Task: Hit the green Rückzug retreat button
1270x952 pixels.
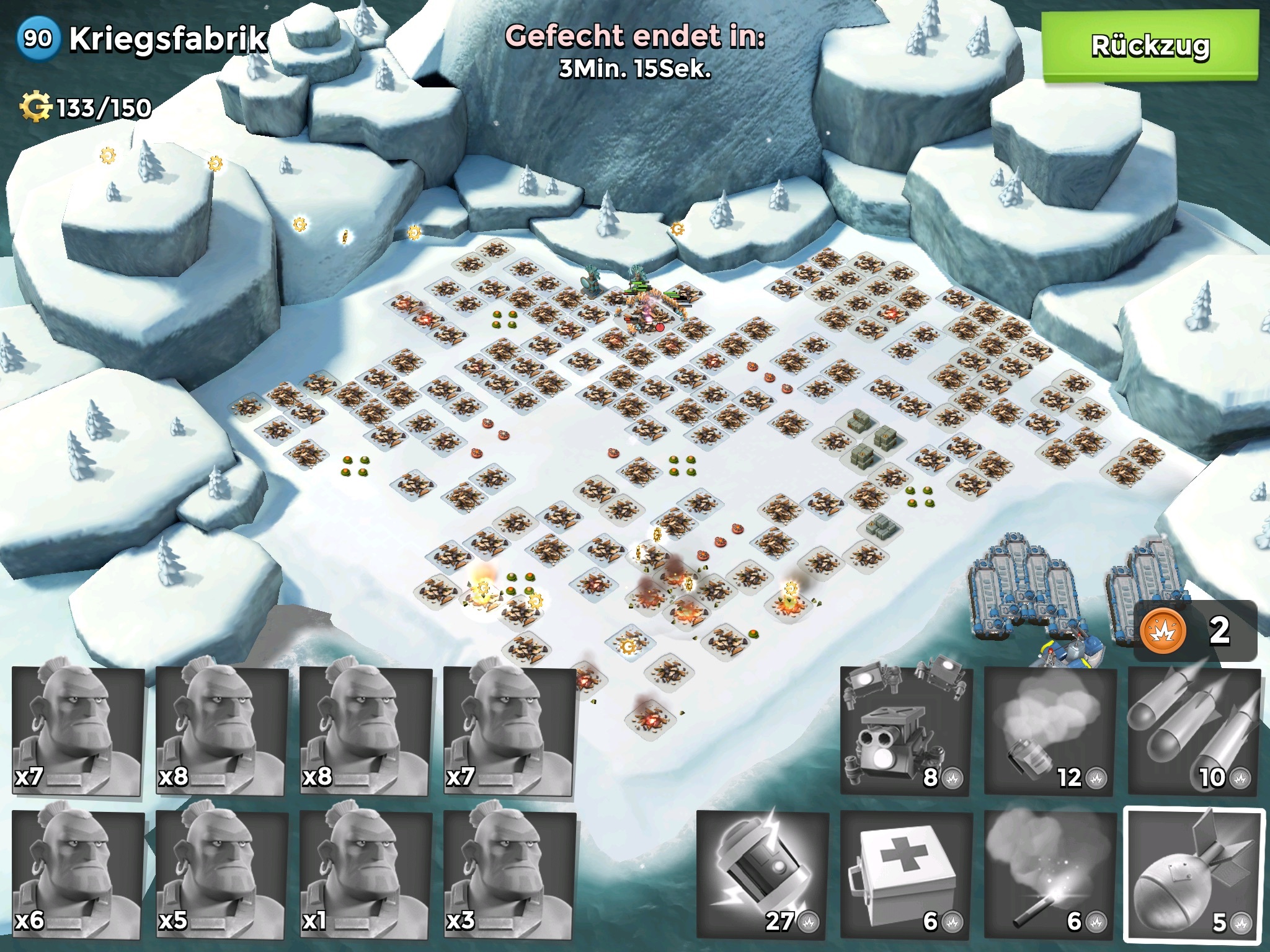Action: pyautogui.click(x=1150, y=46)
